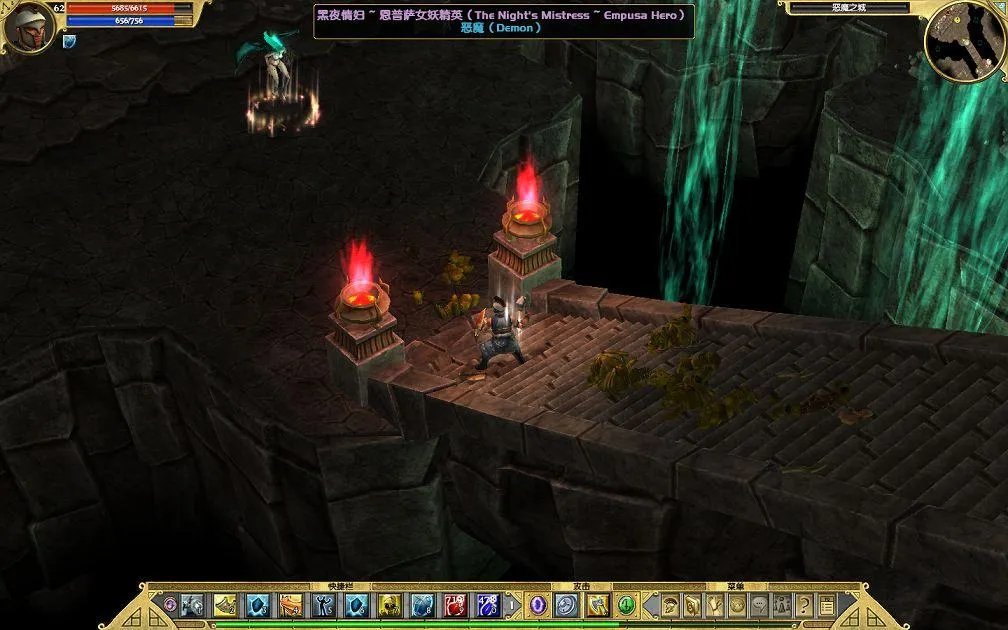This screenshot has width=1008, height=630.
Task: Click the active shield buff icon
Action: click(69, 42)
